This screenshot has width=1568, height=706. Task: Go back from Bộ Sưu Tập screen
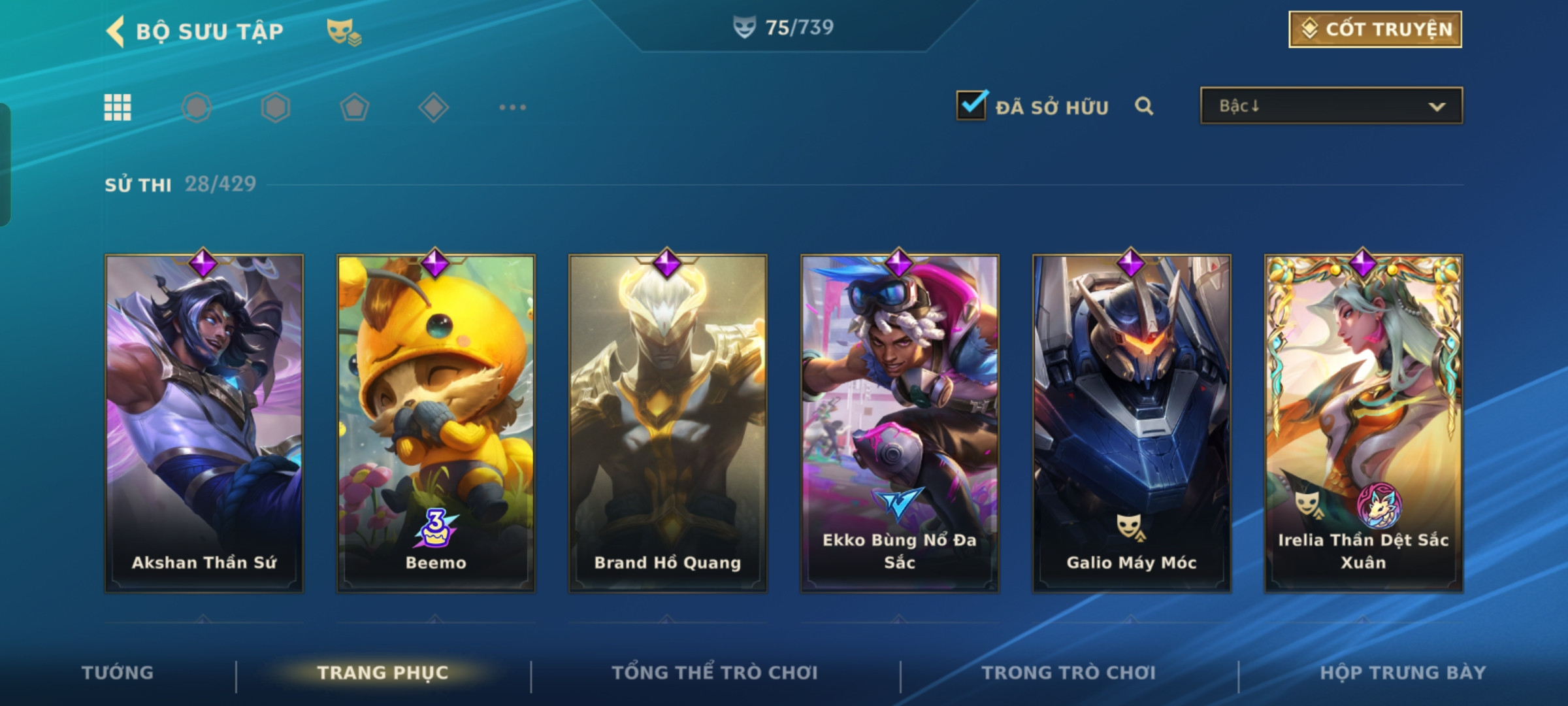[116, 31]
